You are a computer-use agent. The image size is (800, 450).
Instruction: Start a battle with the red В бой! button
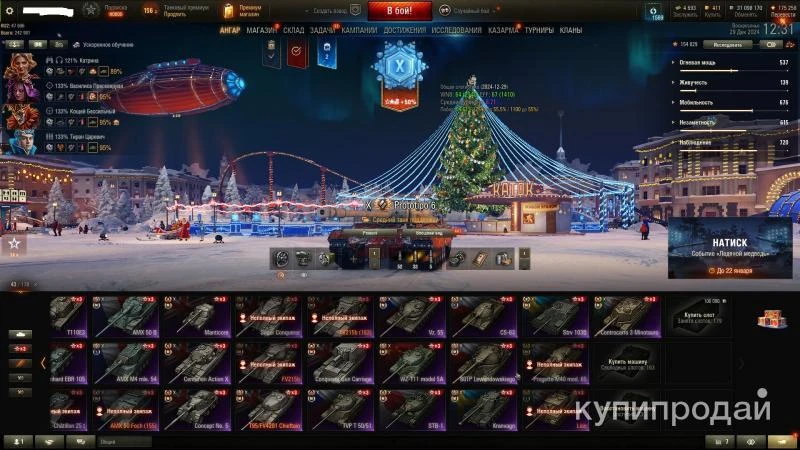pyautogui.click(x=400, y=11)
